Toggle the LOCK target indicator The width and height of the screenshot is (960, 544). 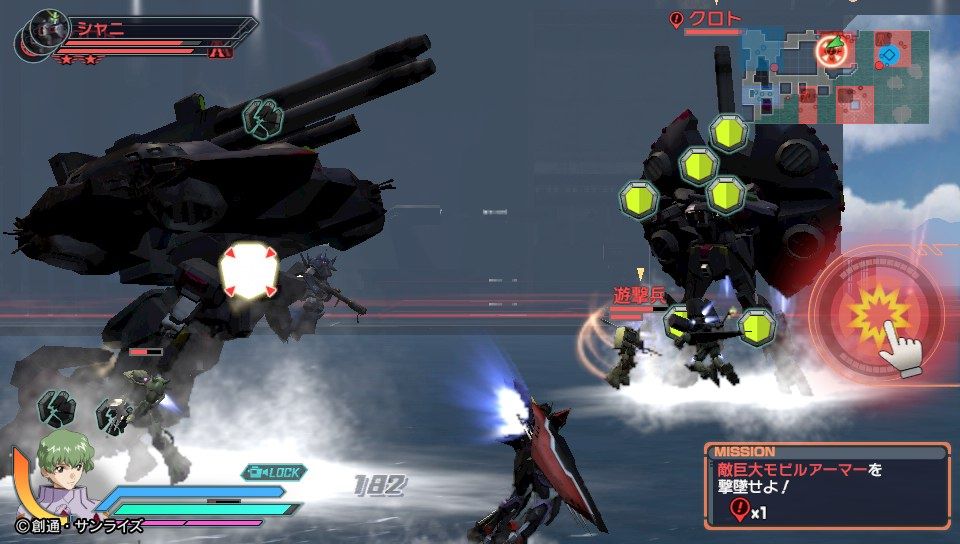[x=273, y=471]
